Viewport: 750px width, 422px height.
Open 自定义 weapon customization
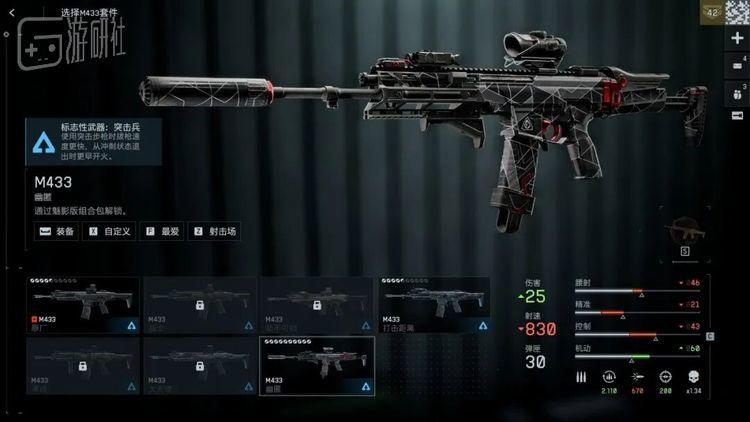coord(112,231)
